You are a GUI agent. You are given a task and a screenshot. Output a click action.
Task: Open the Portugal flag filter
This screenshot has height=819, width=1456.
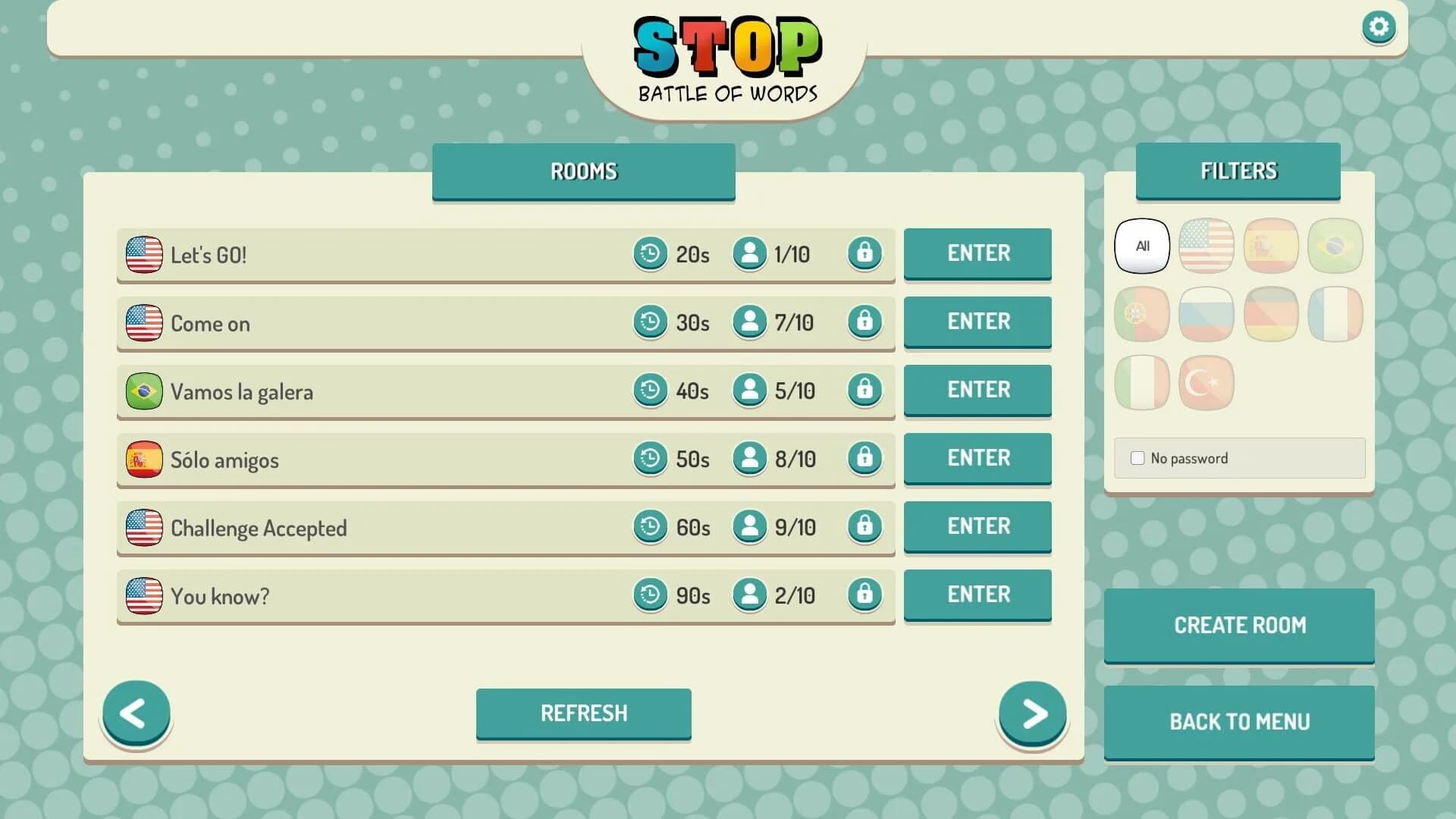(1141, 314)
